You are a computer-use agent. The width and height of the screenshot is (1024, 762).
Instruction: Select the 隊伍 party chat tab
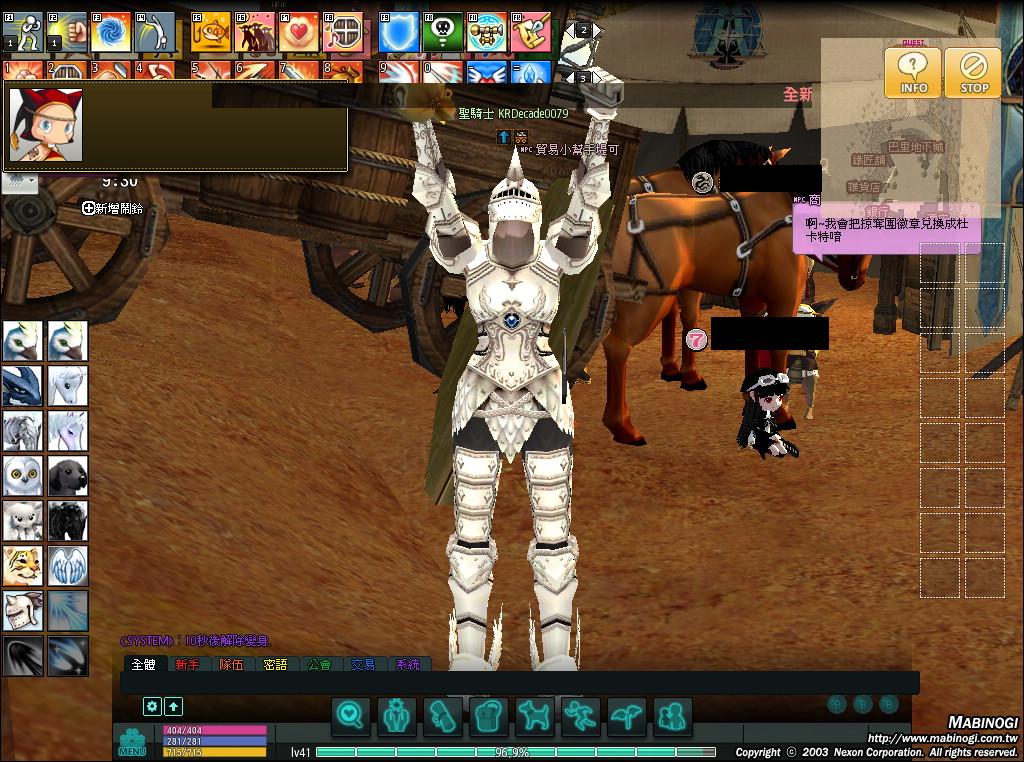coord(231,664)
